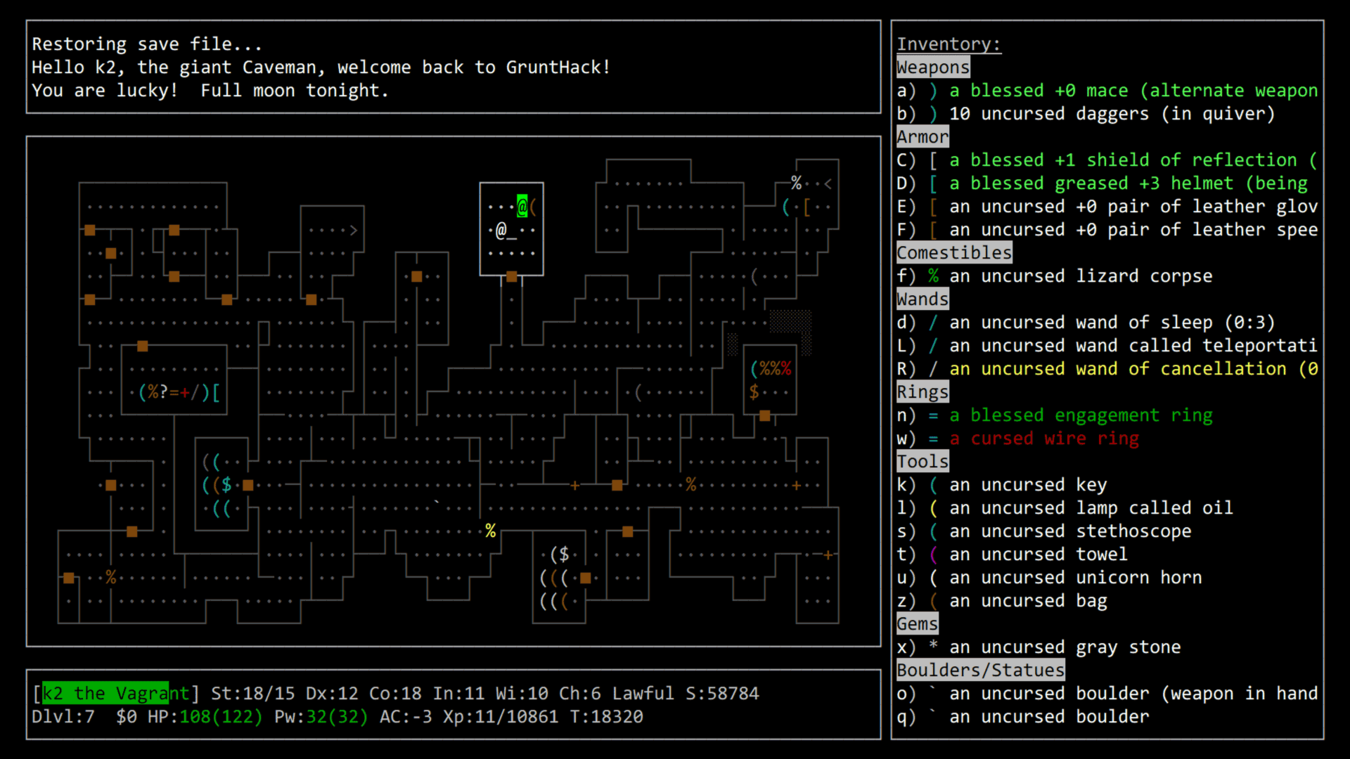Viewport: 1350px width, 759px height.
Task: Collapse the Boulders/Statues category
Action: (x=980, y=669)
